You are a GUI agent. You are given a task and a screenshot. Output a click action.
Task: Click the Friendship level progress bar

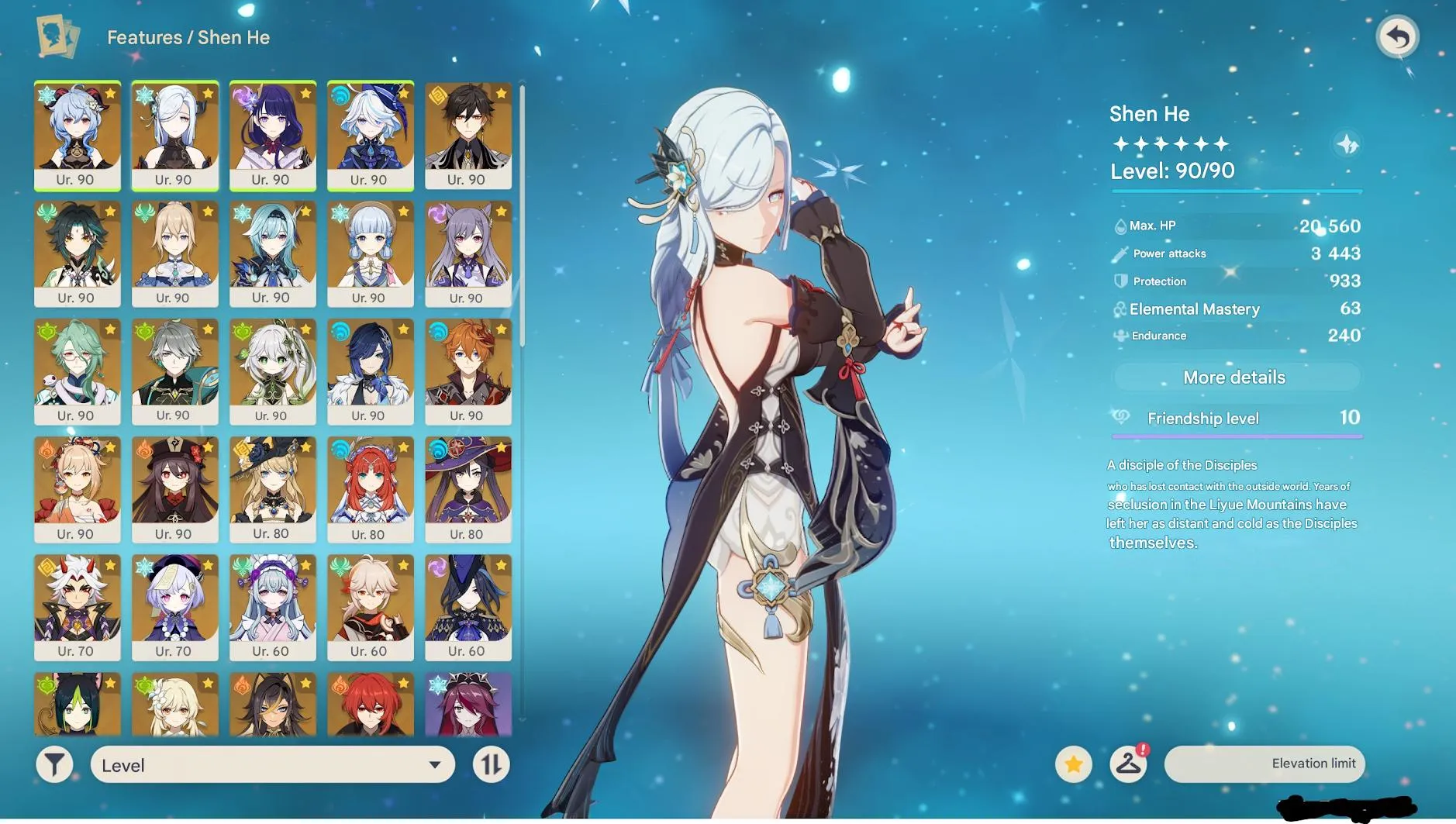[1236, 436]
